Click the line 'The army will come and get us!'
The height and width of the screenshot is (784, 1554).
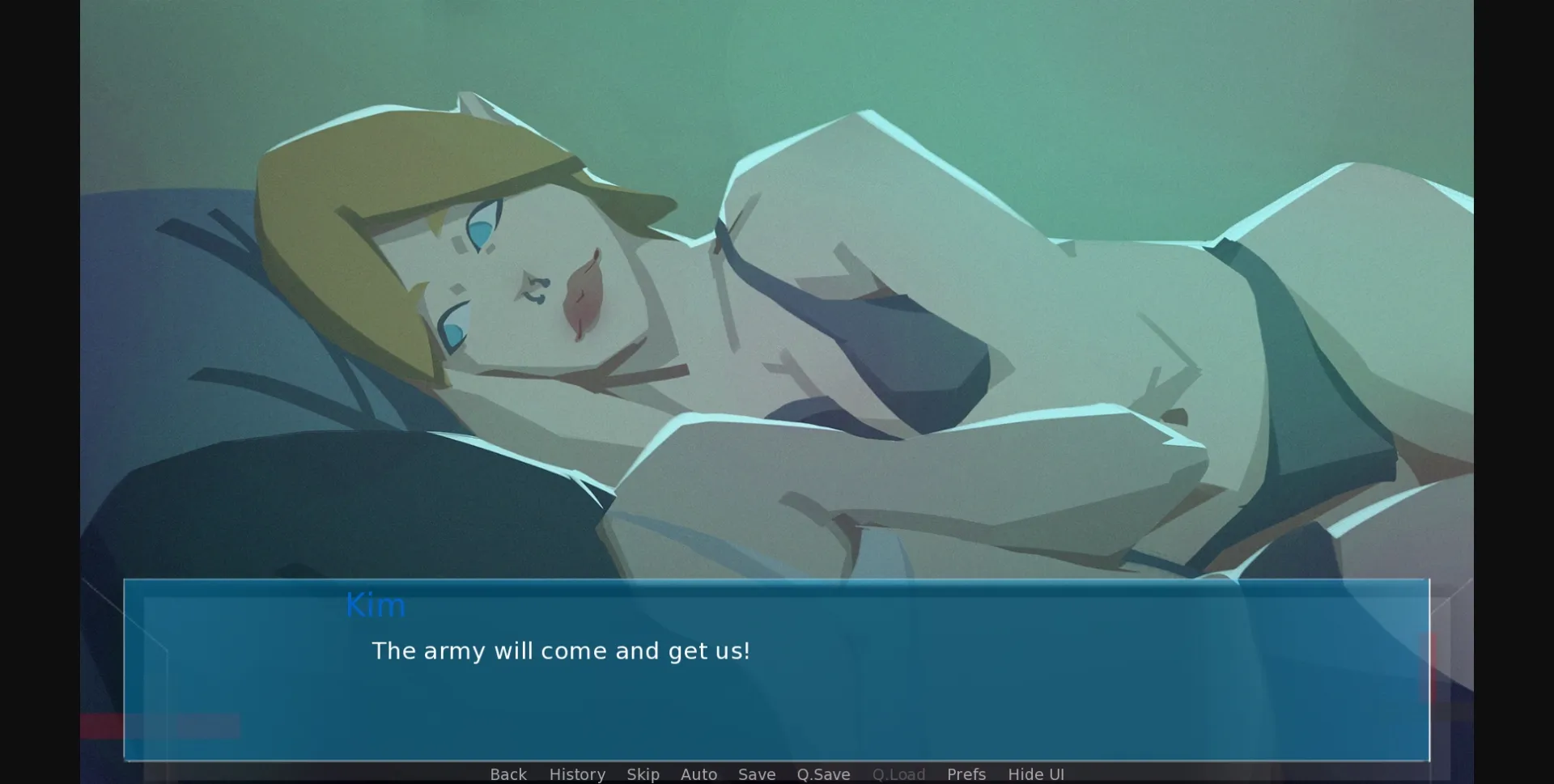(x=561, y=651)
